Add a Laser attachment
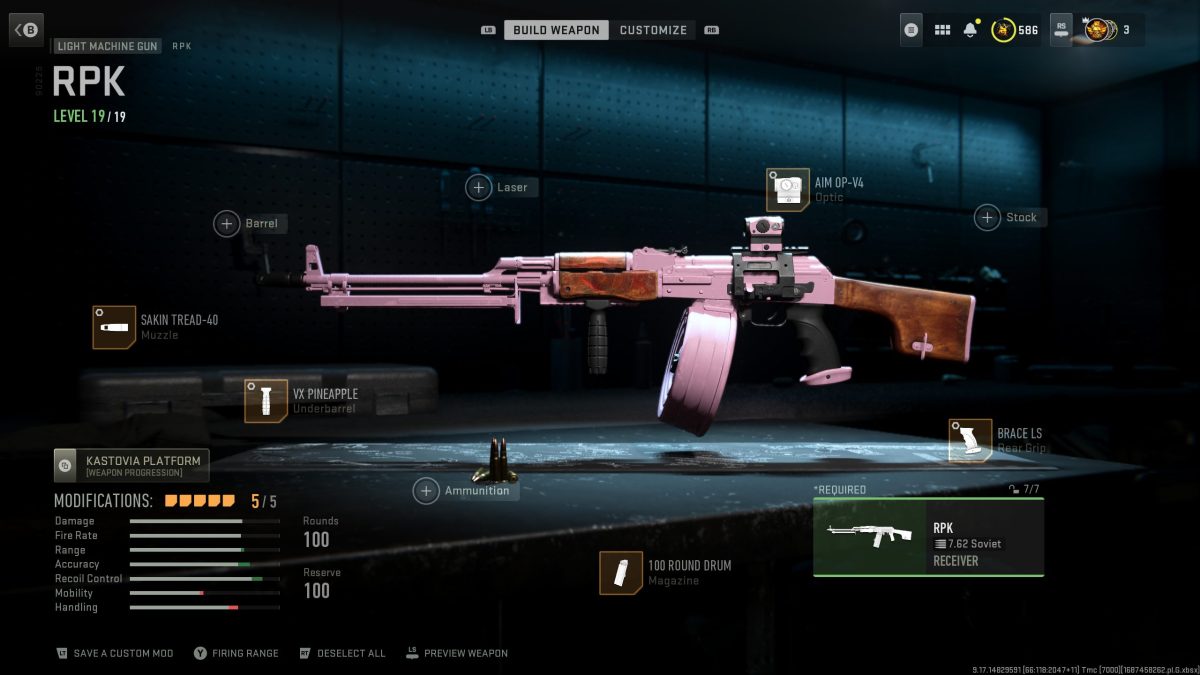Screen dimensions: 1200x675 tap(480, 187)
